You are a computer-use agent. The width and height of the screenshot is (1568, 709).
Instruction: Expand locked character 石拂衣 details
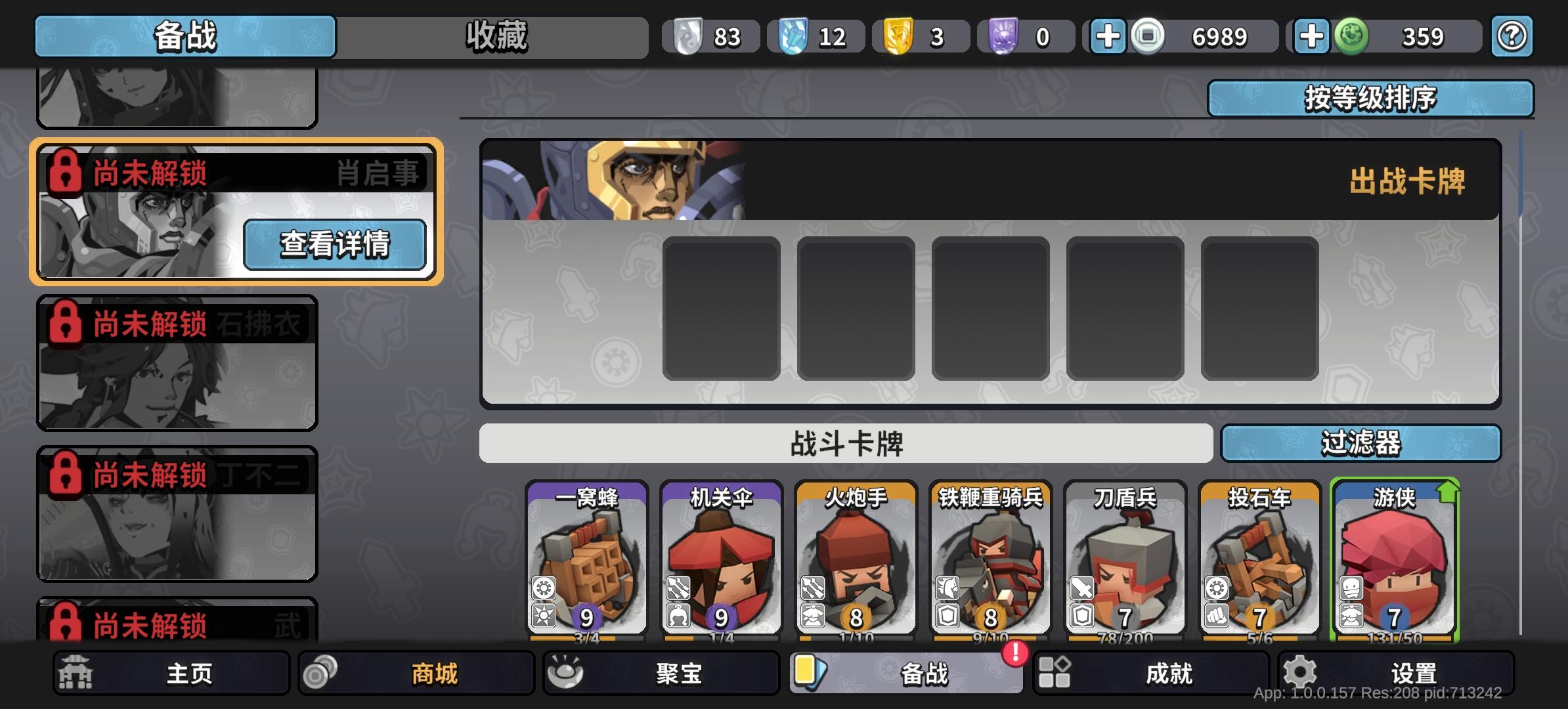[176, 364]
